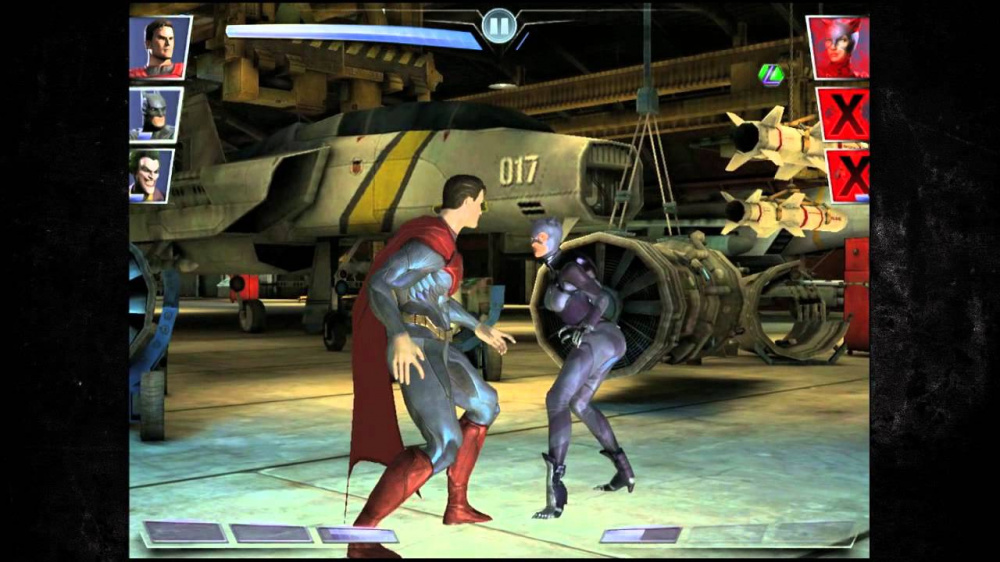This screenshot has height=562, width=1000.
Task: Select Superman's team portrait
Action: 160,47
